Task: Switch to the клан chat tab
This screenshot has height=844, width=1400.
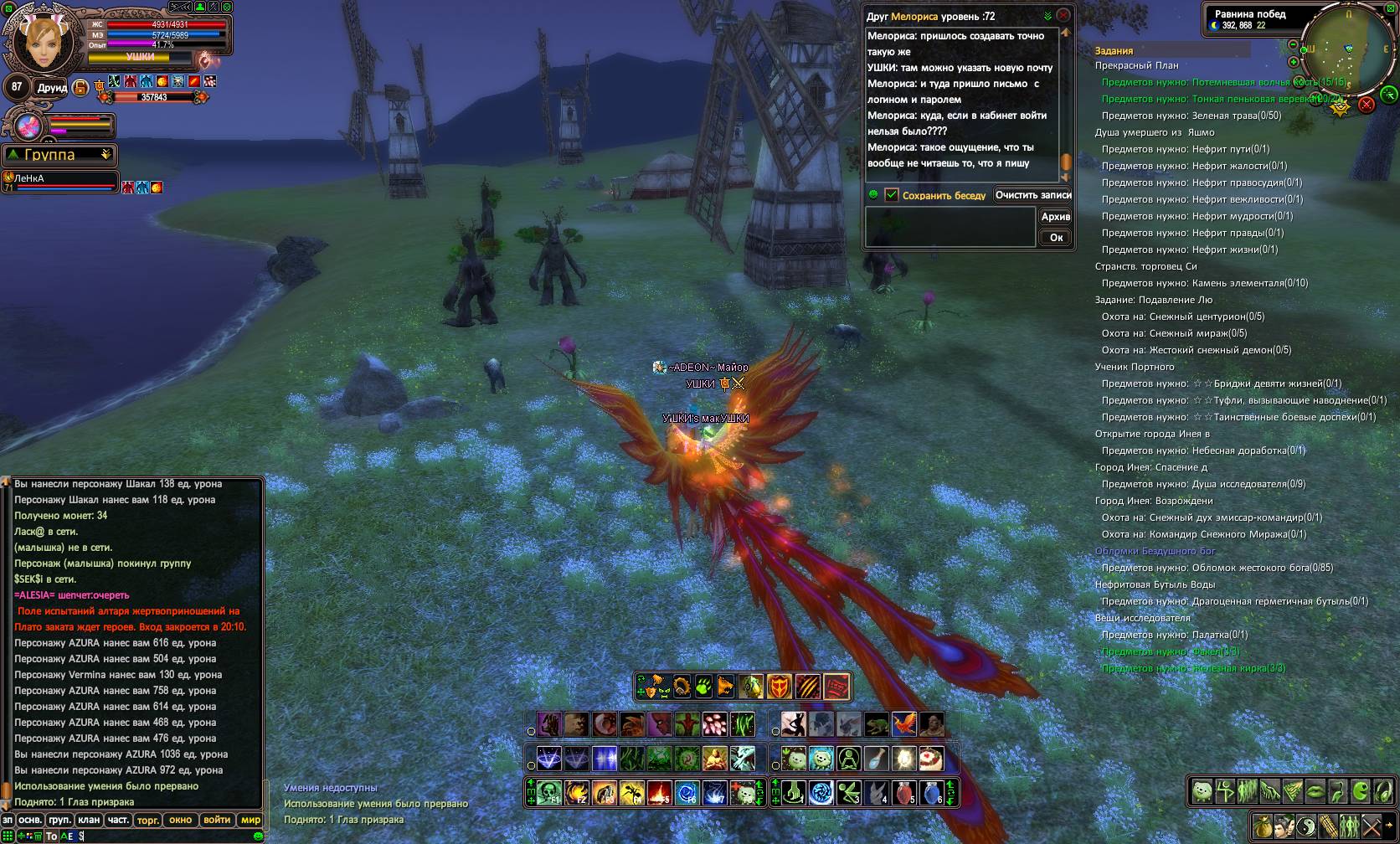Action: pyautogui.click(x=89, y=821)
